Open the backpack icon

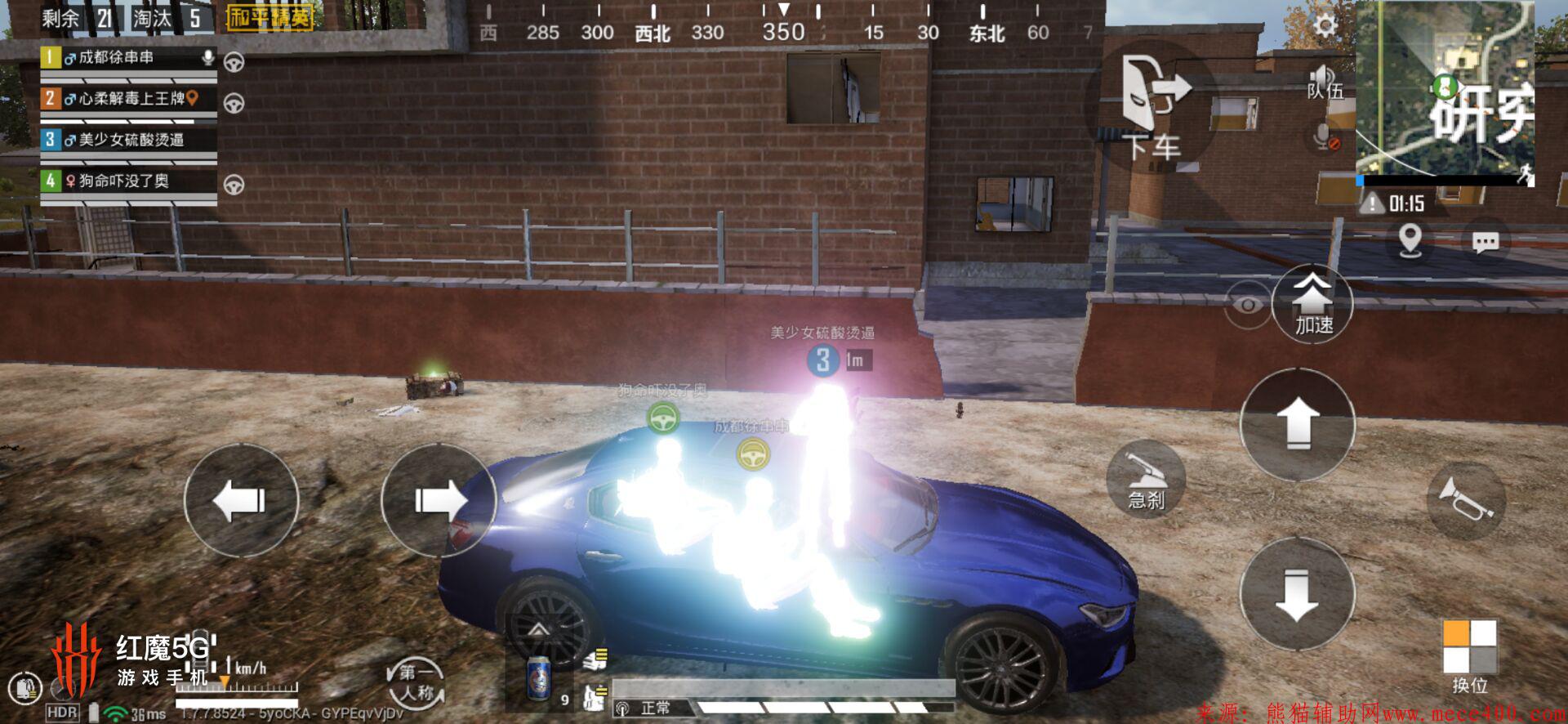tap(24, 689)
